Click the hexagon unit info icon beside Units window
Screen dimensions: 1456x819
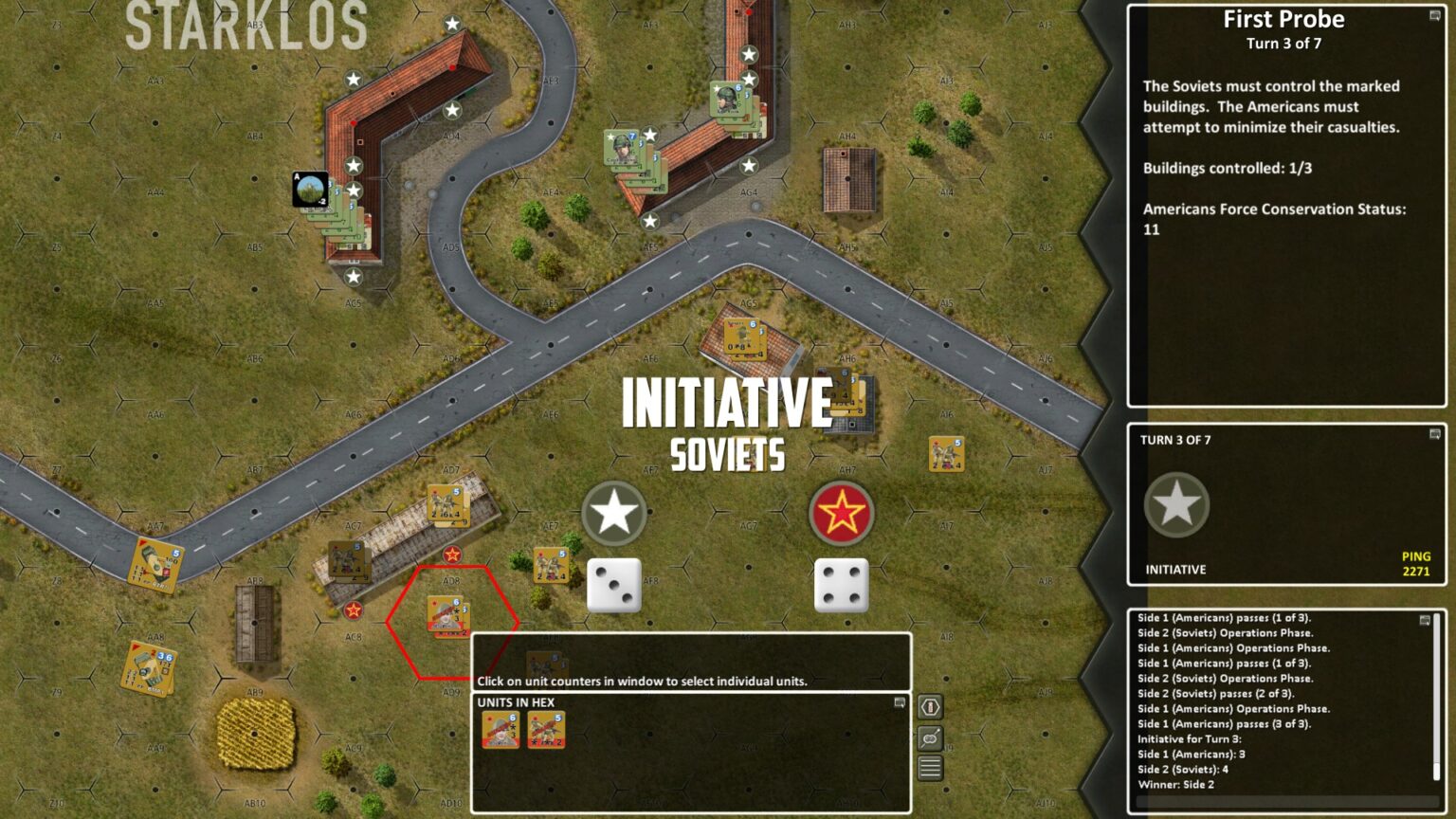[x=930, y=705]
